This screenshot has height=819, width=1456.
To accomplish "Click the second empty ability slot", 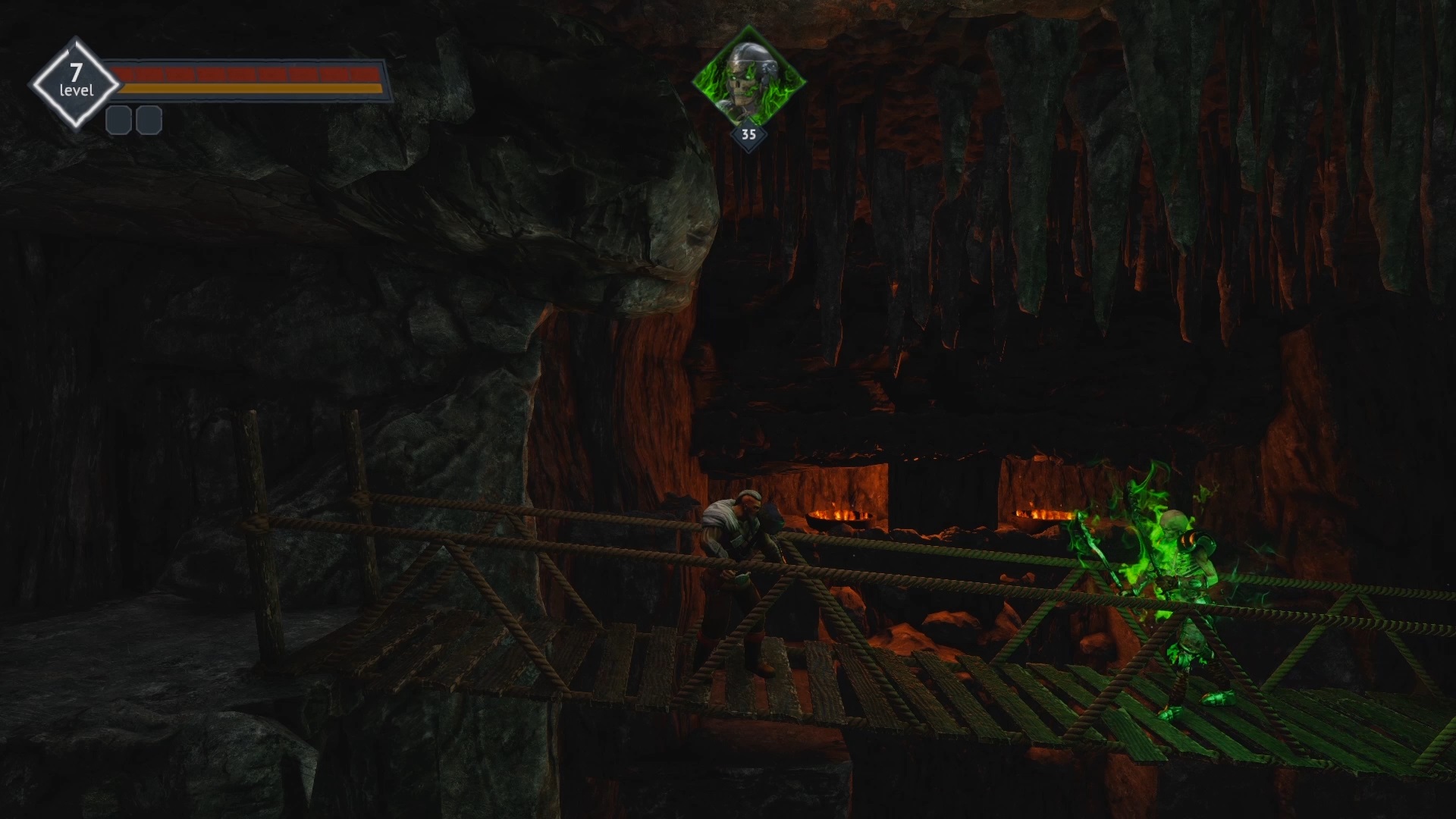I will (x=149, y=119).
